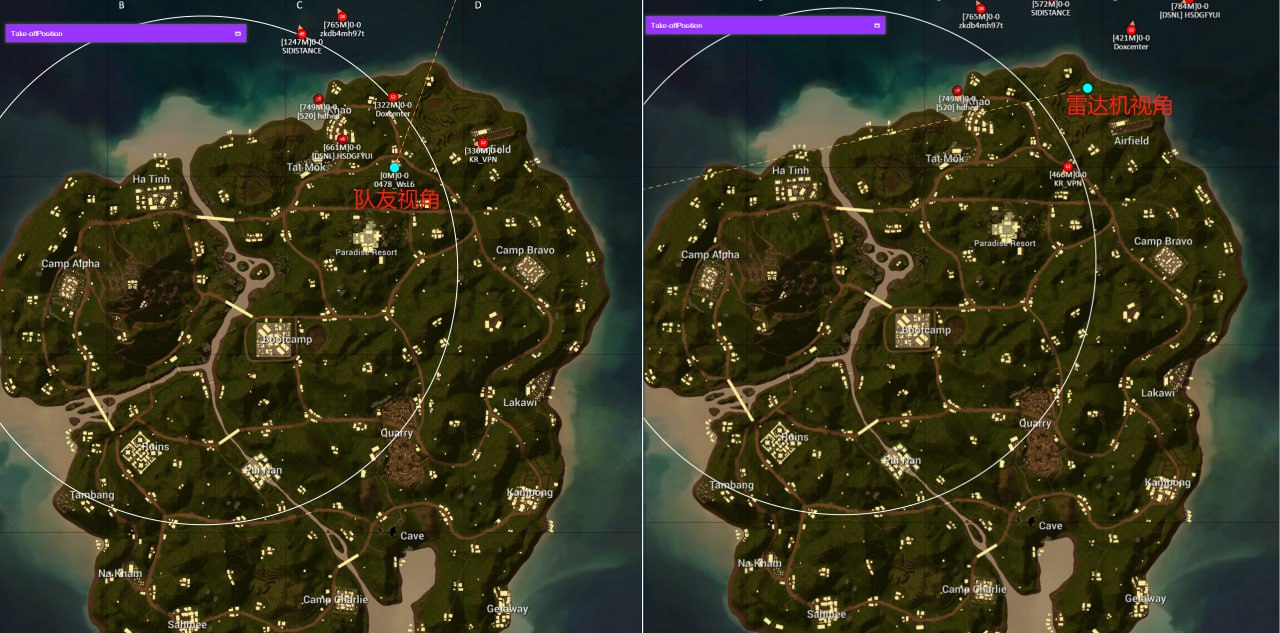Screen dimensions: 1280x633
Task: Select the cyan player dot labeled 0478_WsL6
Action: click(x=395, y=167)
